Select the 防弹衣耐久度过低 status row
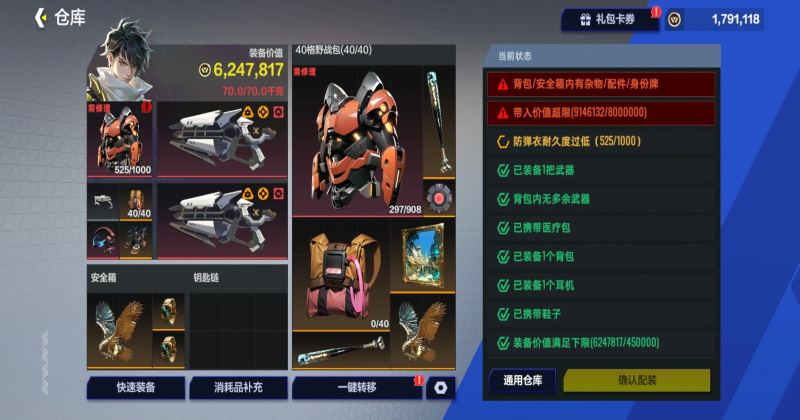Image resolution: width=800 pixels, height=420 pixels. coord(600,142)
